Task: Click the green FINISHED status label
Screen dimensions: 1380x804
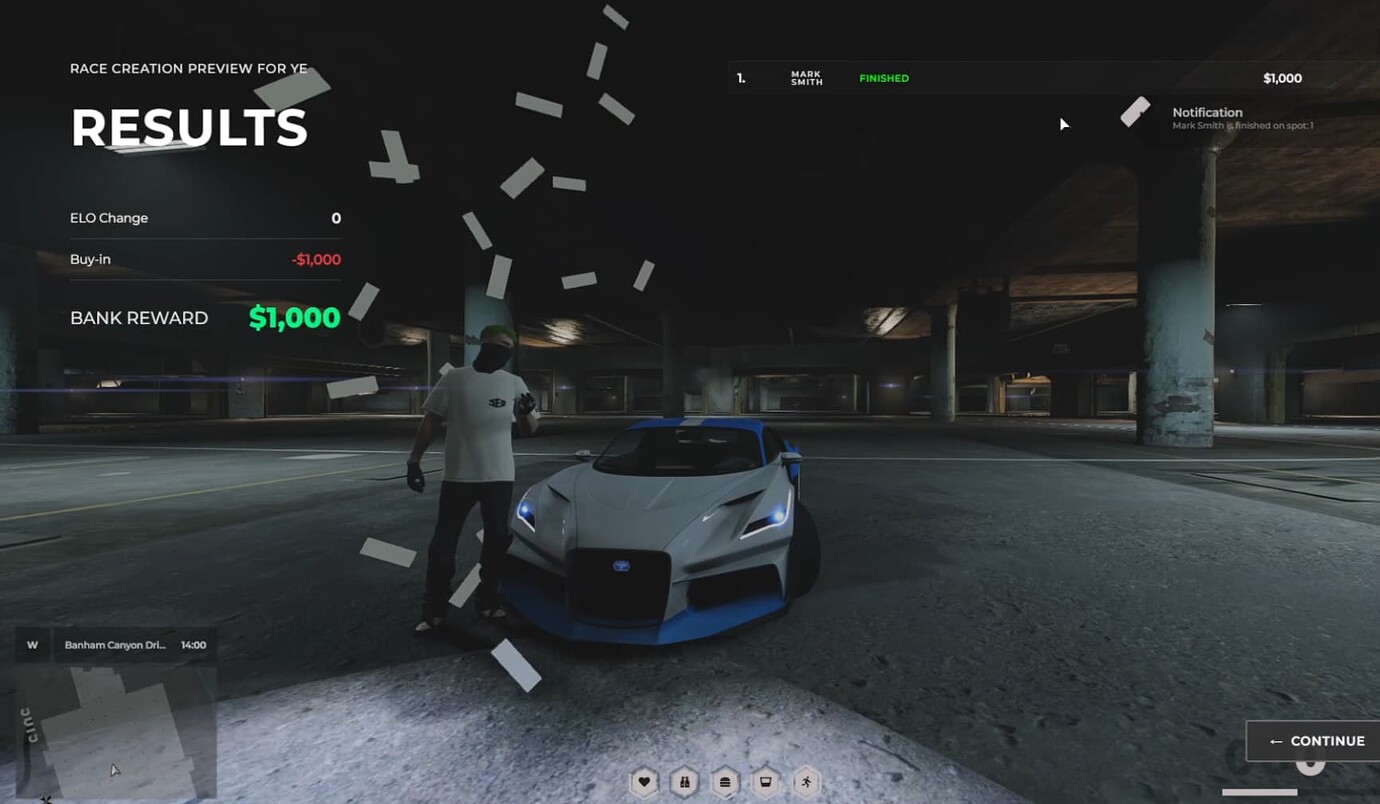Action: [883, 77]
